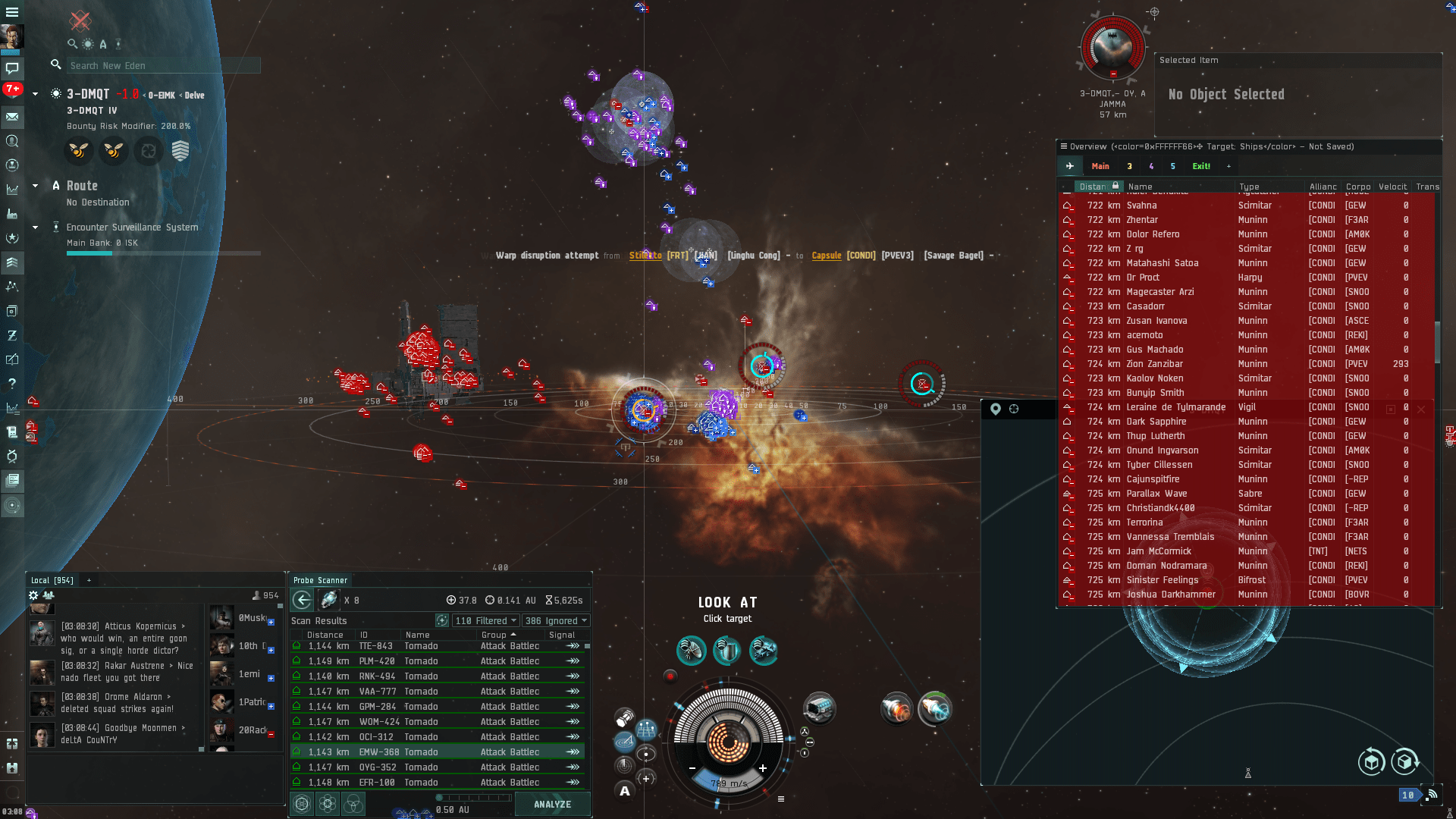Switch to the Exit! overview tab

coord(1201,167)
